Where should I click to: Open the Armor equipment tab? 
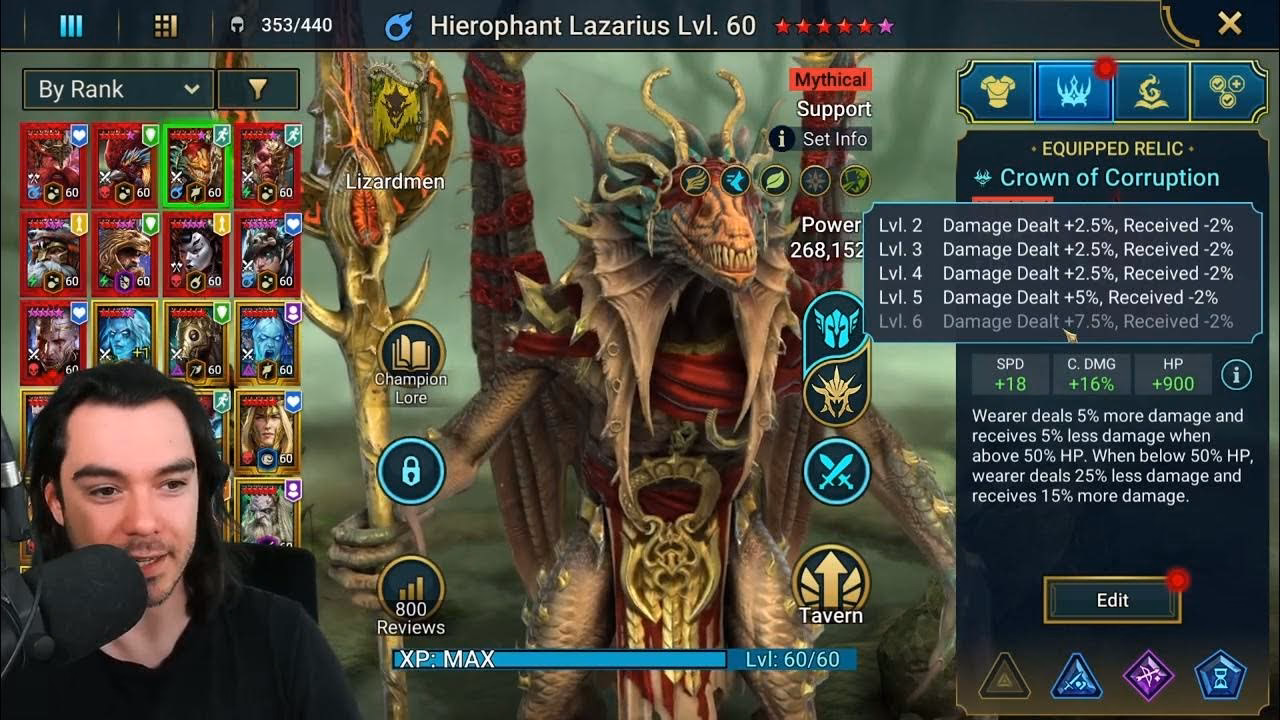pos(995,90)
